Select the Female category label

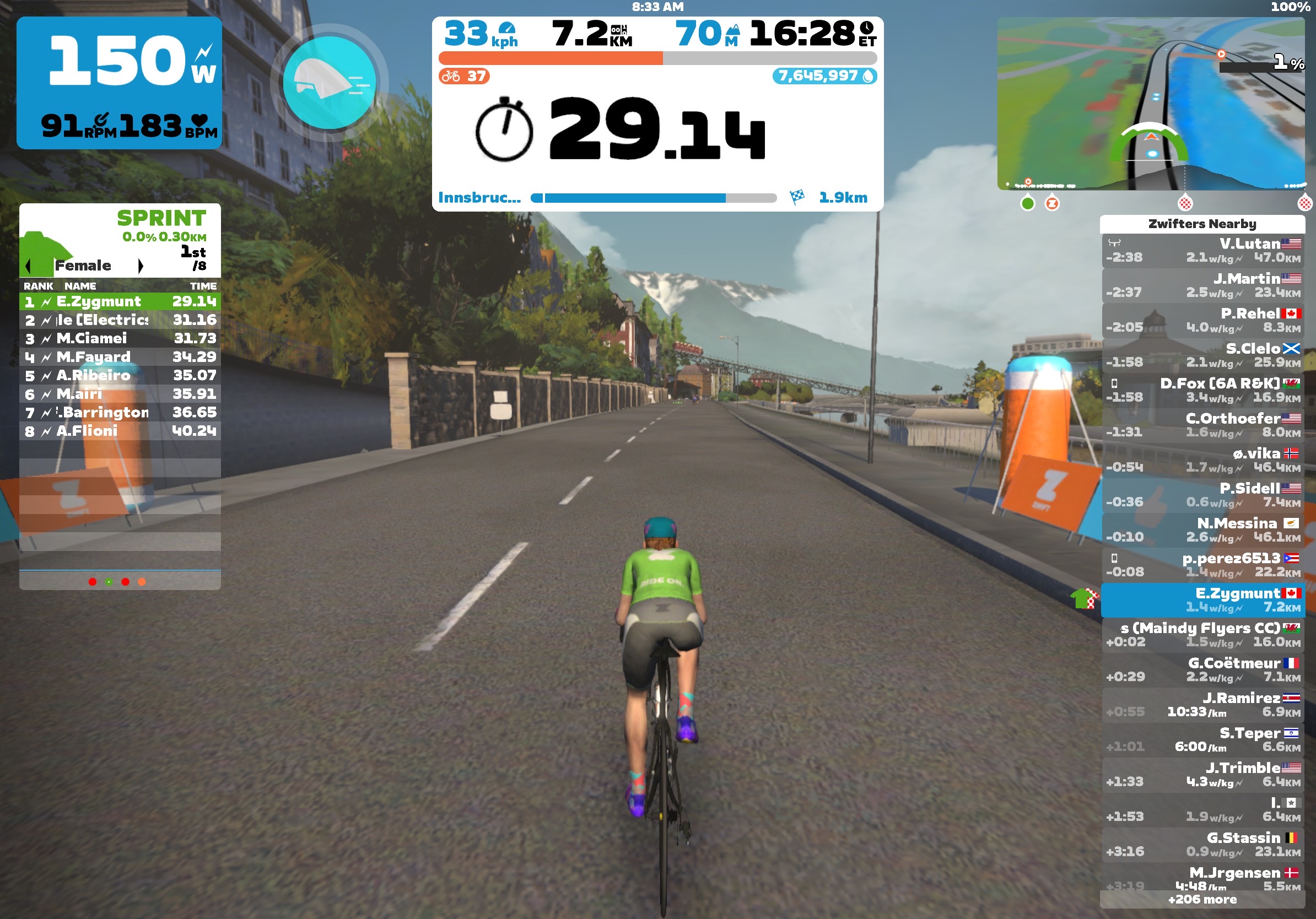click(83, 265)
